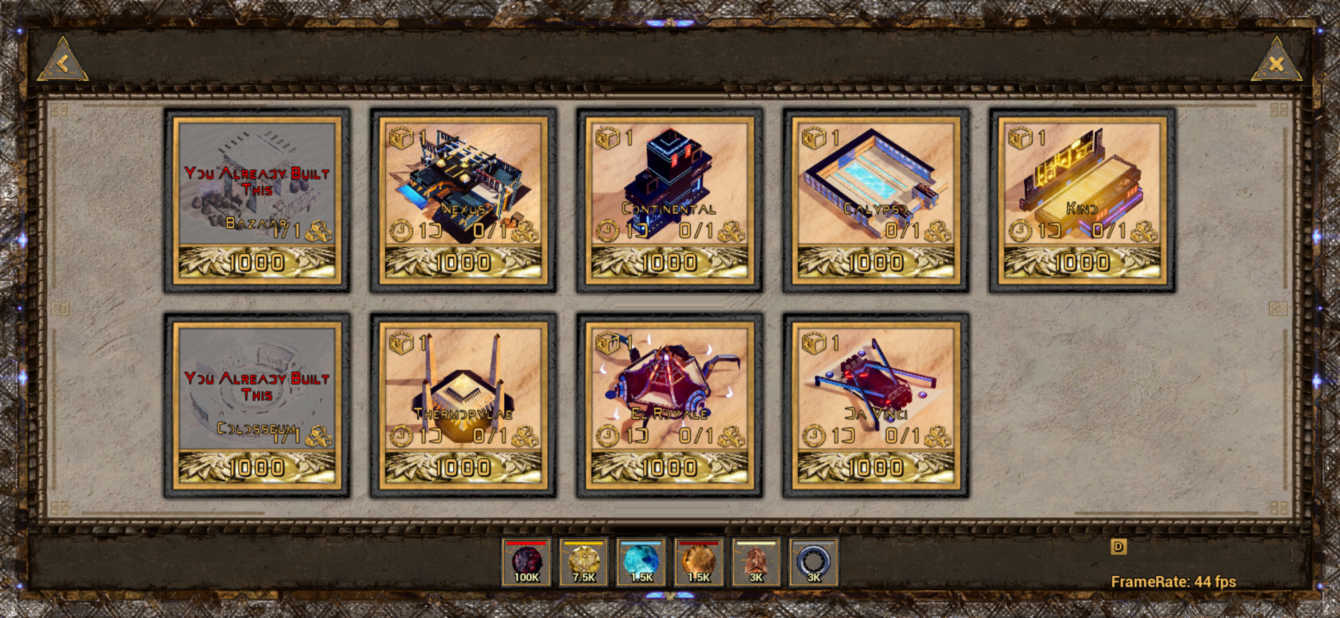
Task: Pick the Continental building card
Action: point(669,200)
